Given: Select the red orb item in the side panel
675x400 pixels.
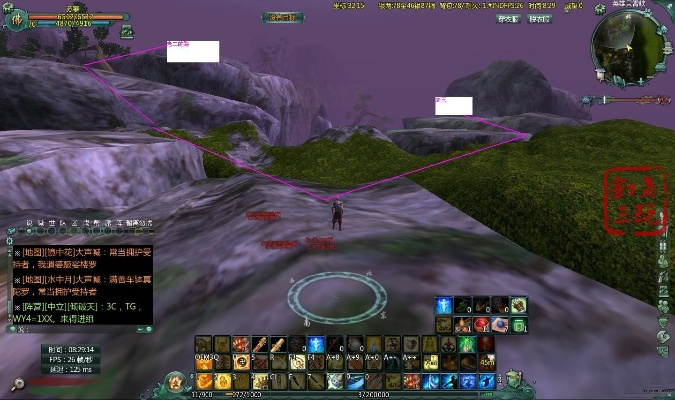Looking at the screenshot, I should [481, 324].
